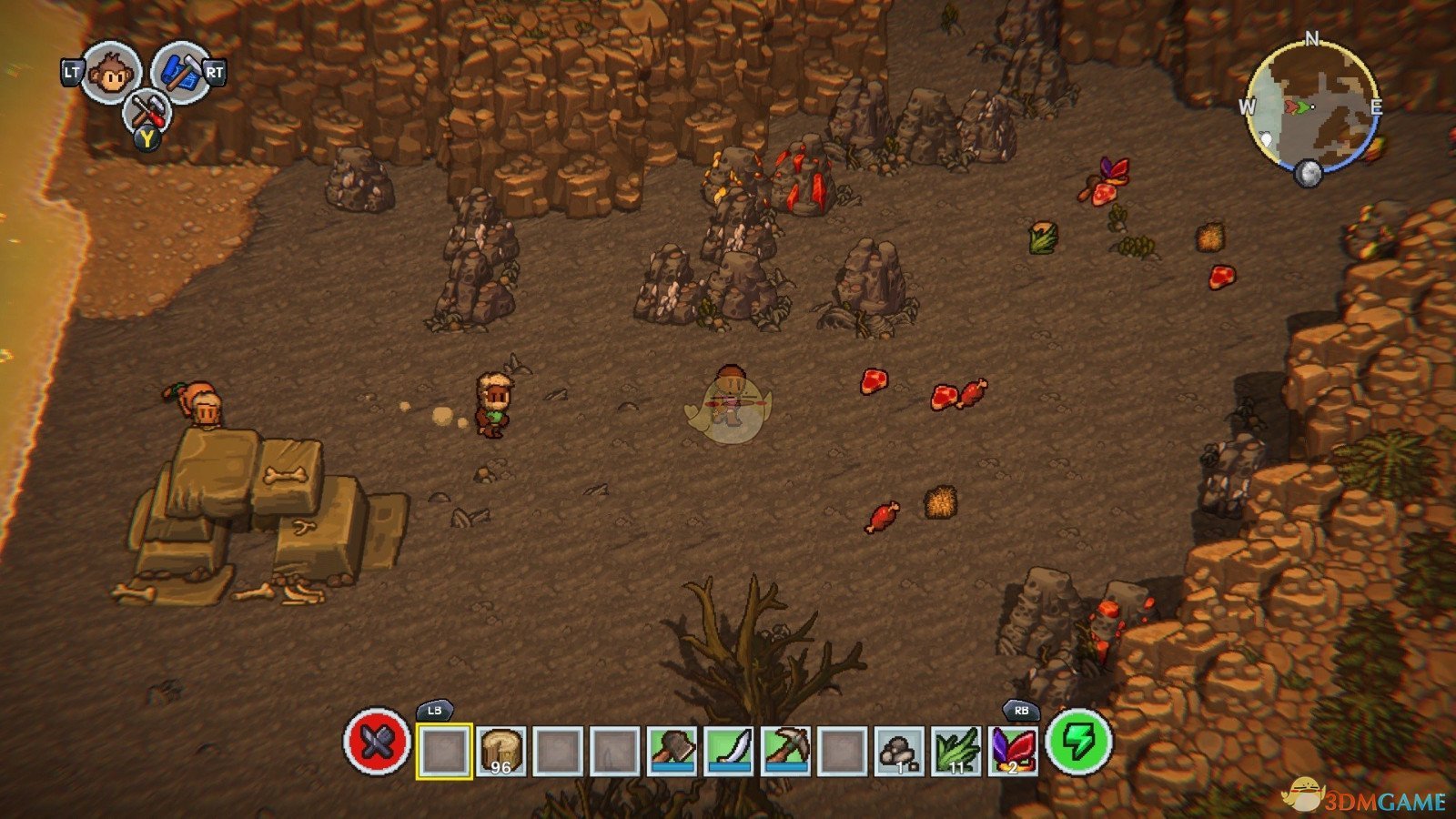Select the purple and red petals slot
The image size is (1456, 819).
(1013, 751)
